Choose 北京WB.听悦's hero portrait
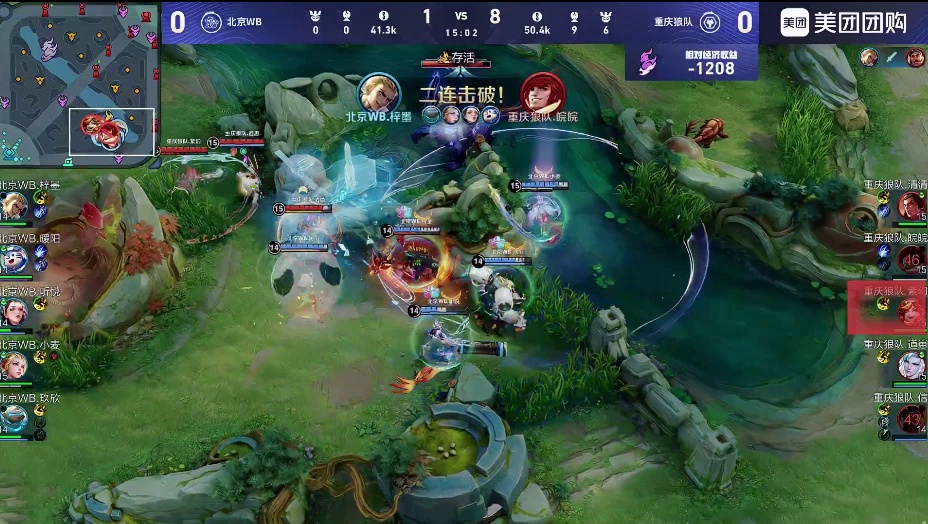 (13, 312)
